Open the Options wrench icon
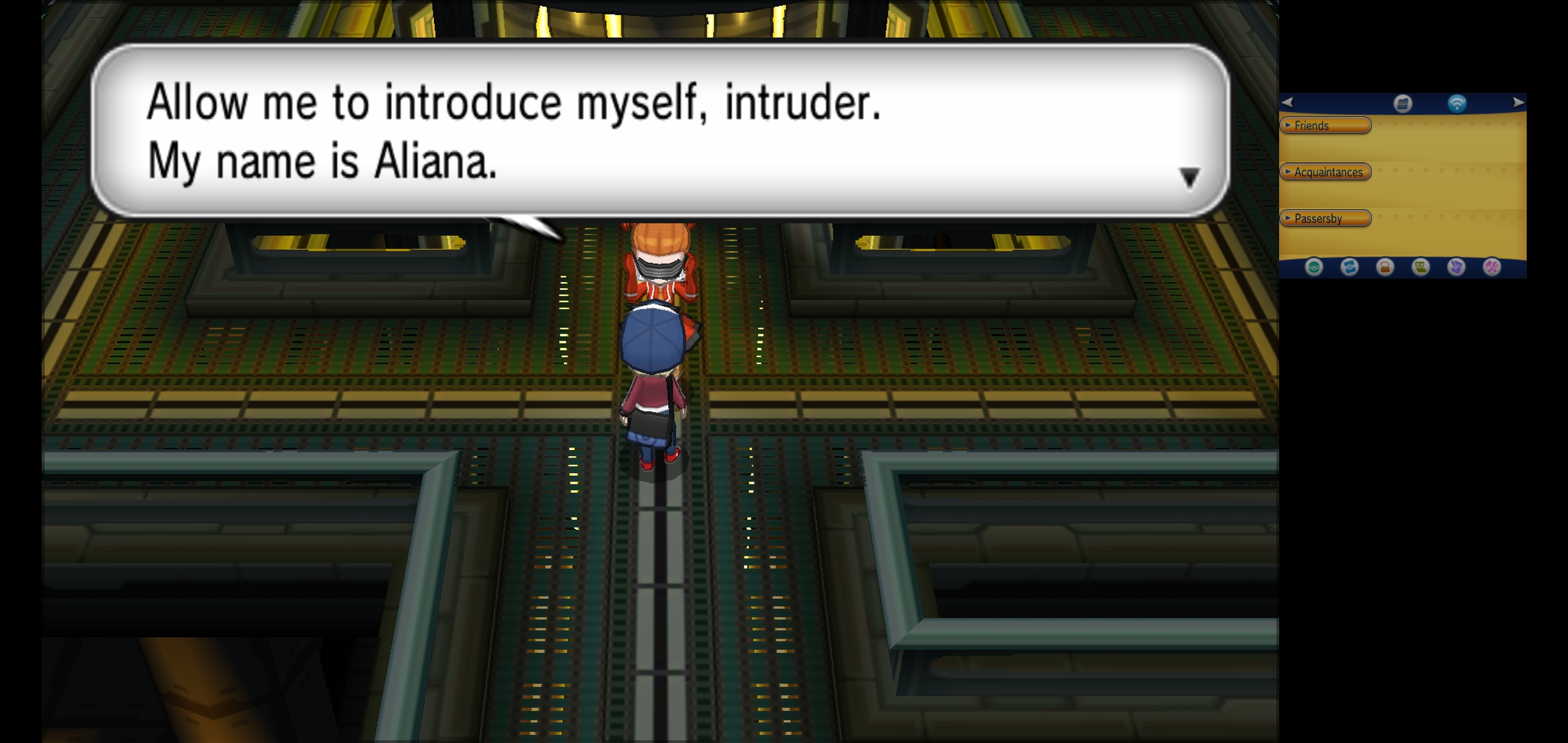Image resolution: width=1568 pixels, height=743 pixels. pos(1492,267)
